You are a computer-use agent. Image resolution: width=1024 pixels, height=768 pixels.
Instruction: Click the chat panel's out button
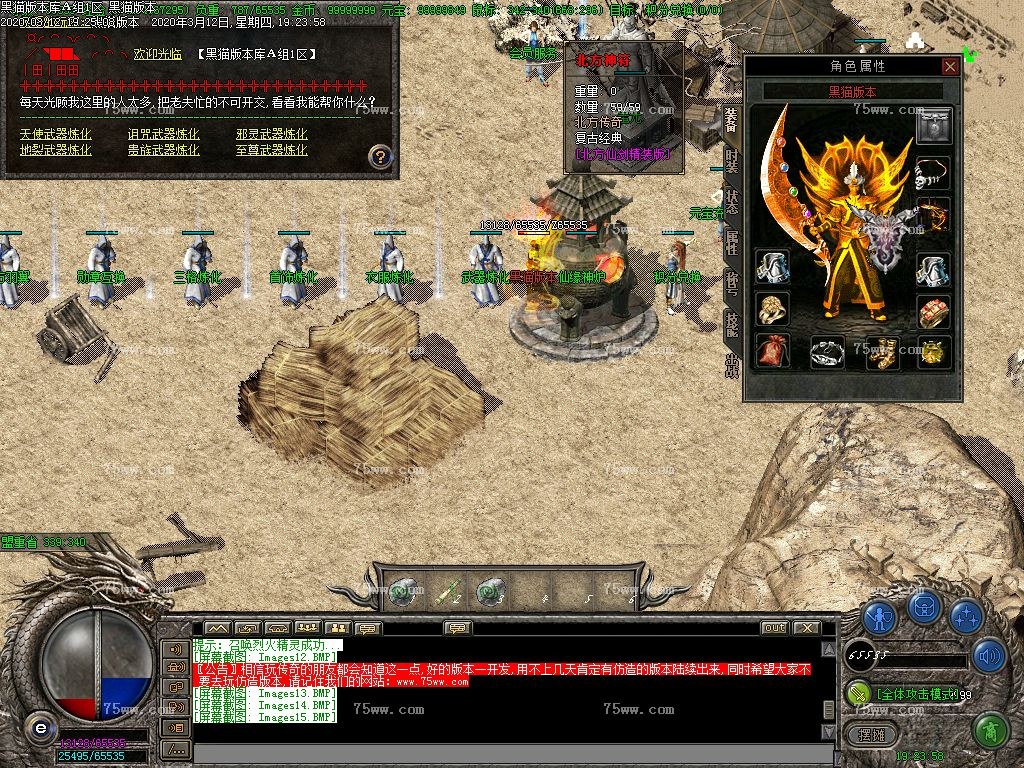tap(774, 628)
